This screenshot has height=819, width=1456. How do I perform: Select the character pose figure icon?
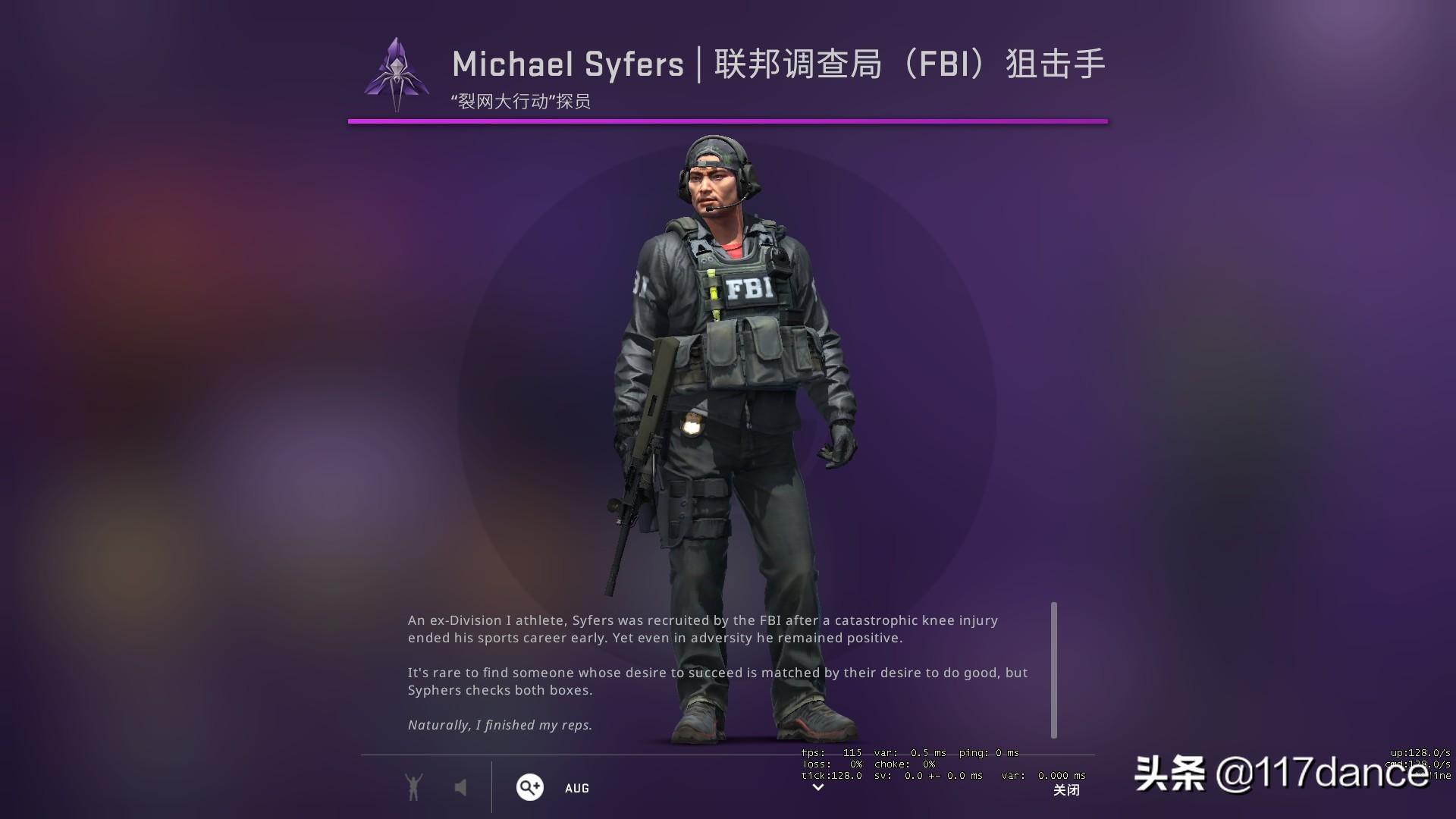tap(413, 787)
